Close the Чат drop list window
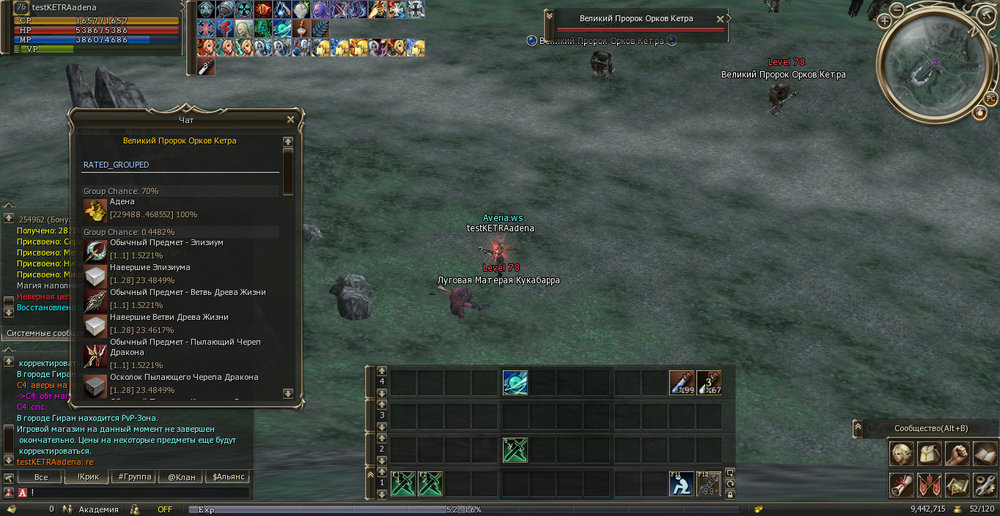 click(x=291, y=119)
